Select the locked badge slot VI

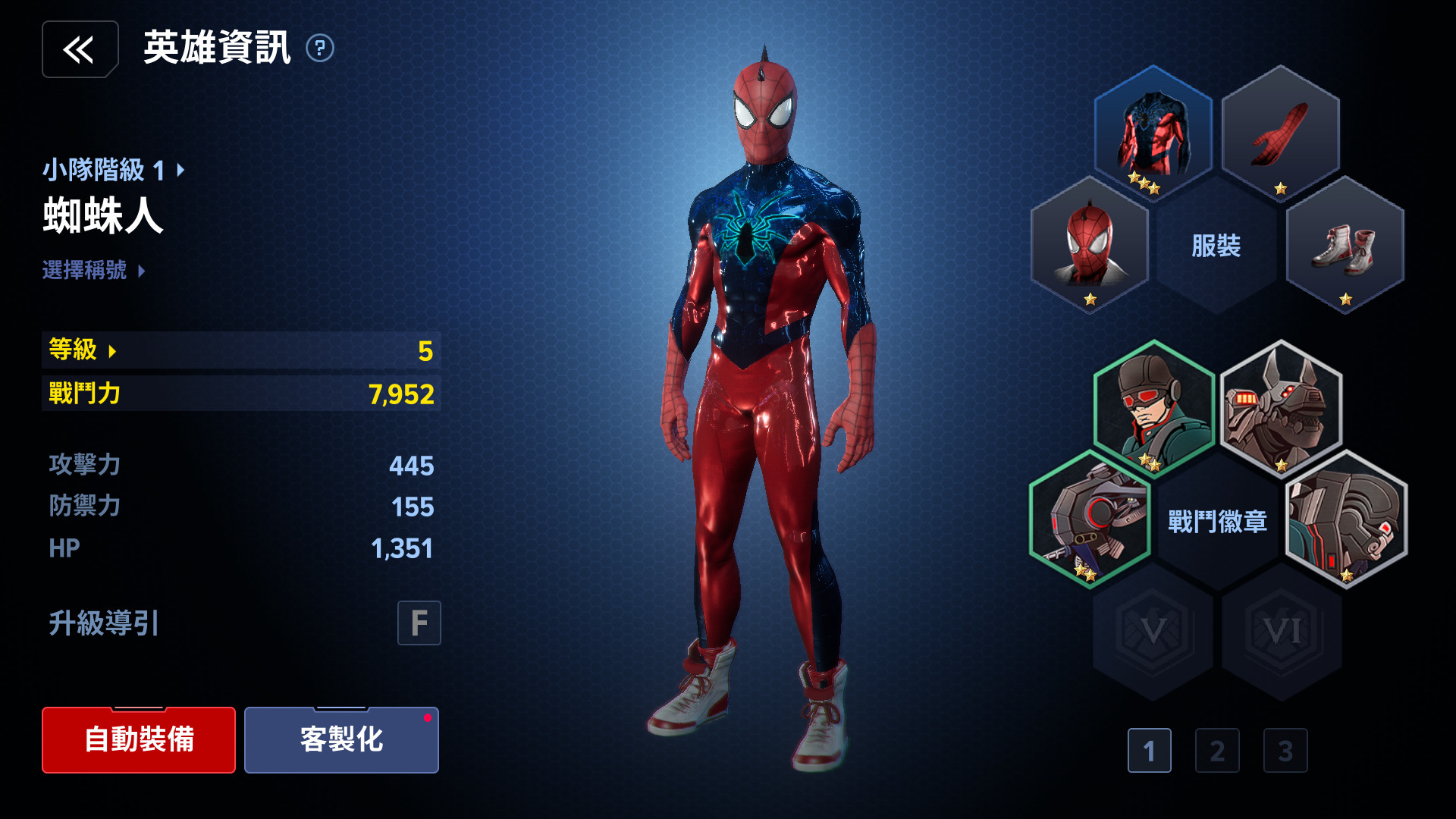click(x=1282, y=631)
